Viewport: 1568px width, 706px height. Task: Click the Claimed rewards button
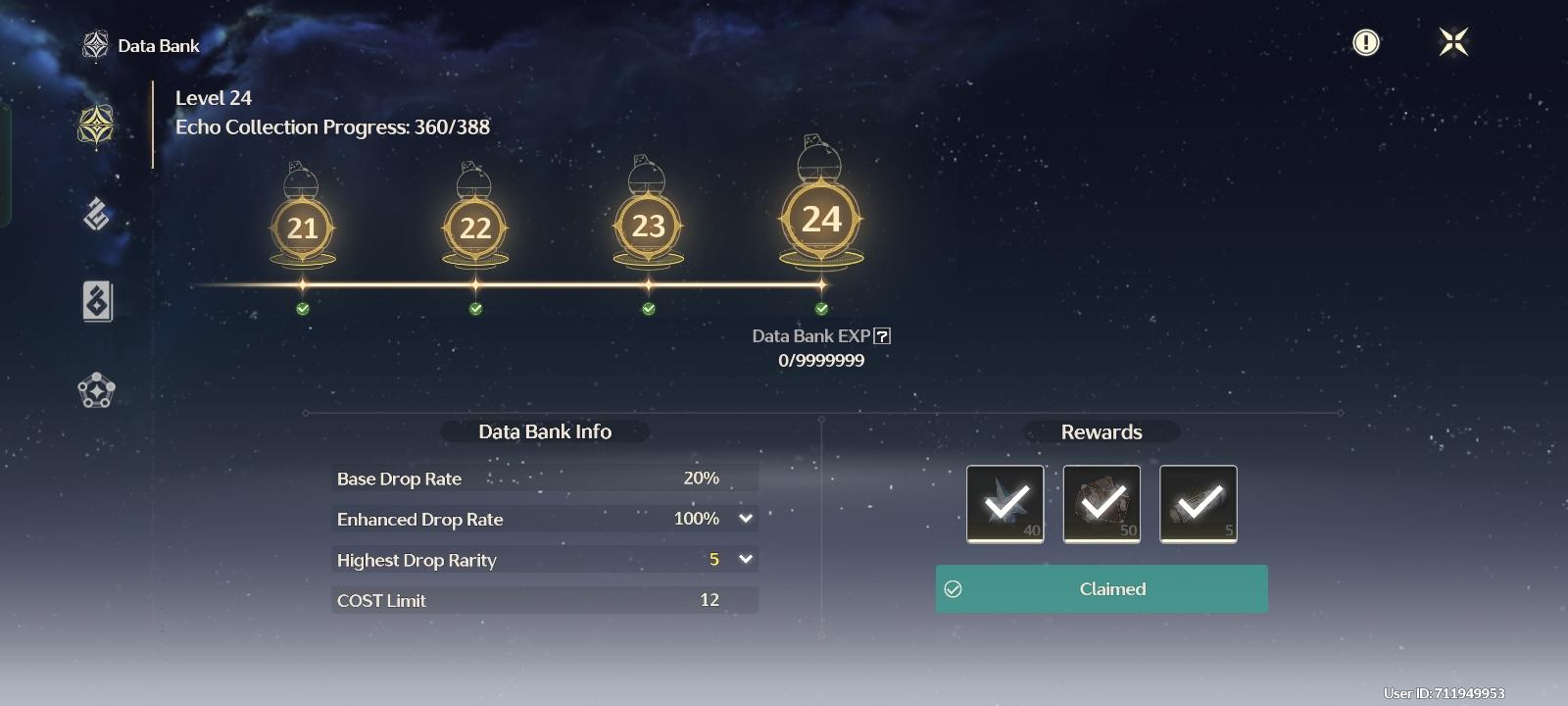1102,588
